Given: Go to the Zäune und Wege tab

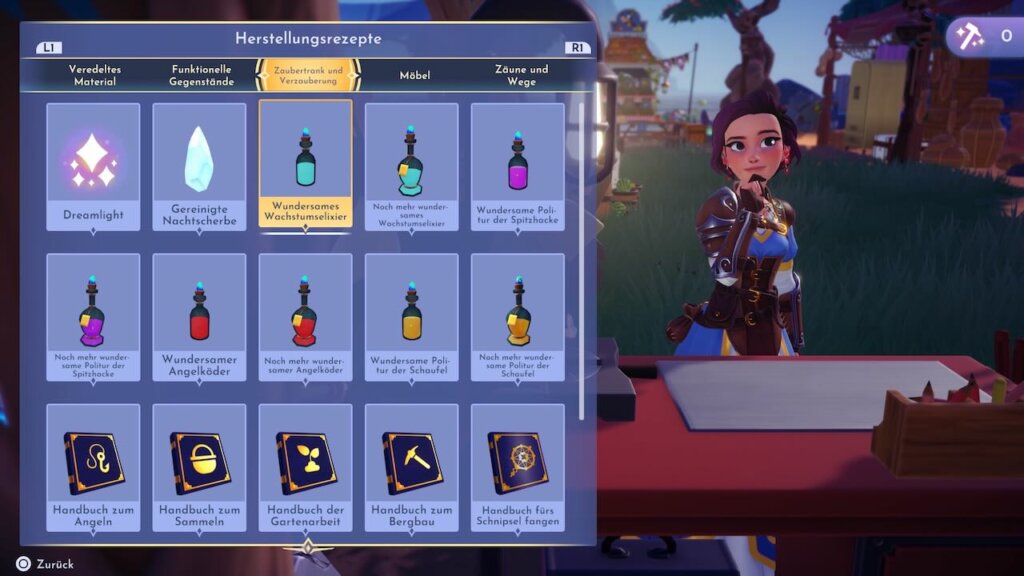Looking at the screenshot, I should [x=521, y=75].
